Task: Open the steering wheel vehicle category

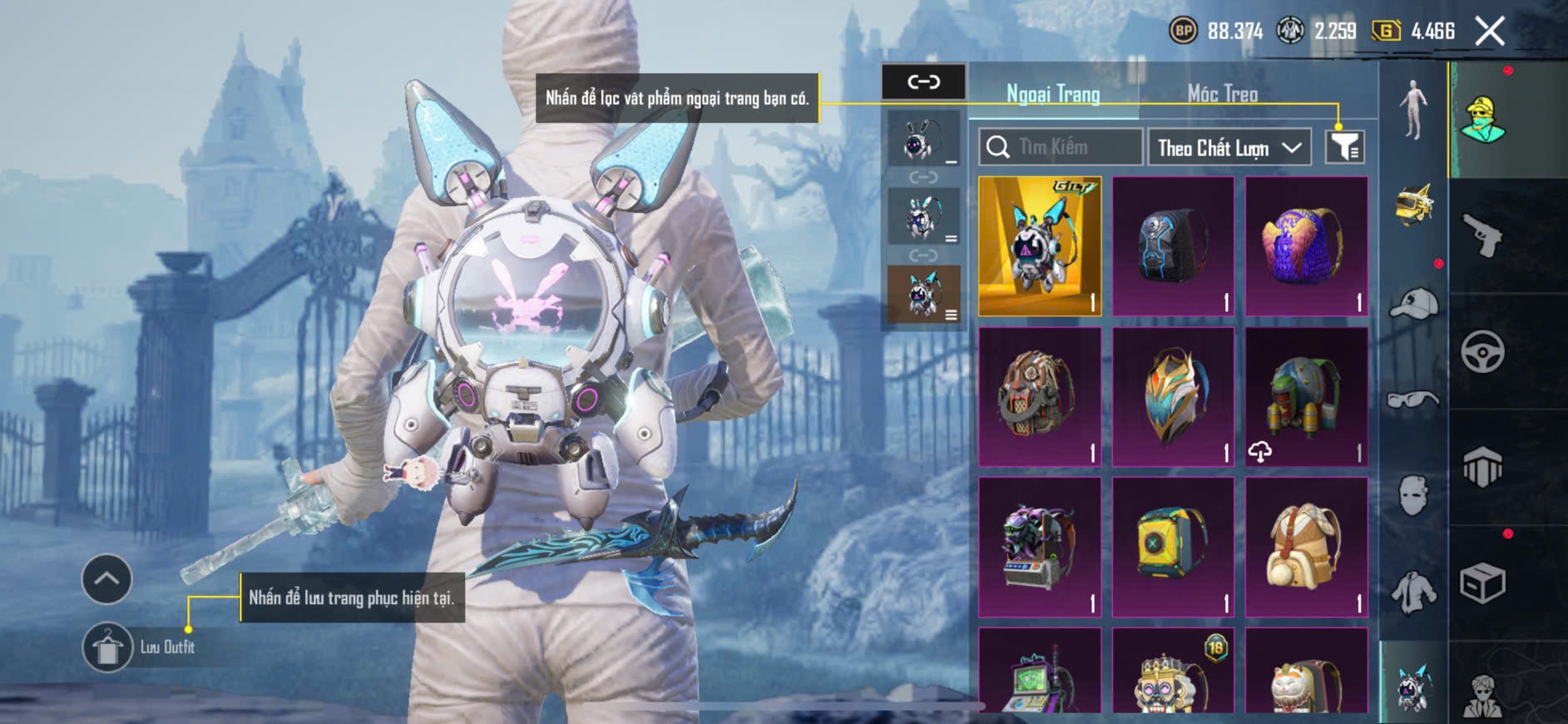Action: 1482,351
